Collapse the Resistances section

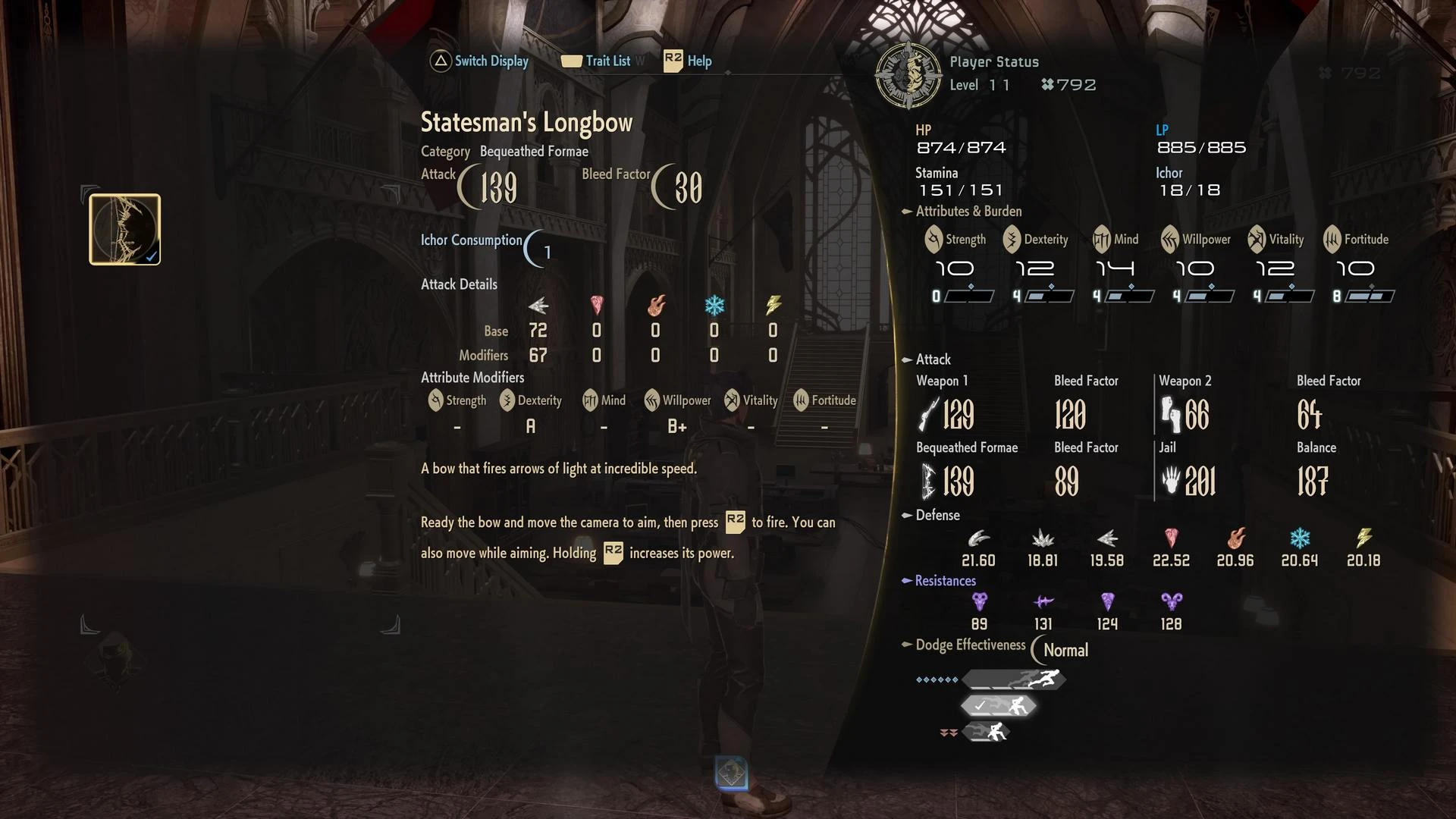(x=907, y=581)
